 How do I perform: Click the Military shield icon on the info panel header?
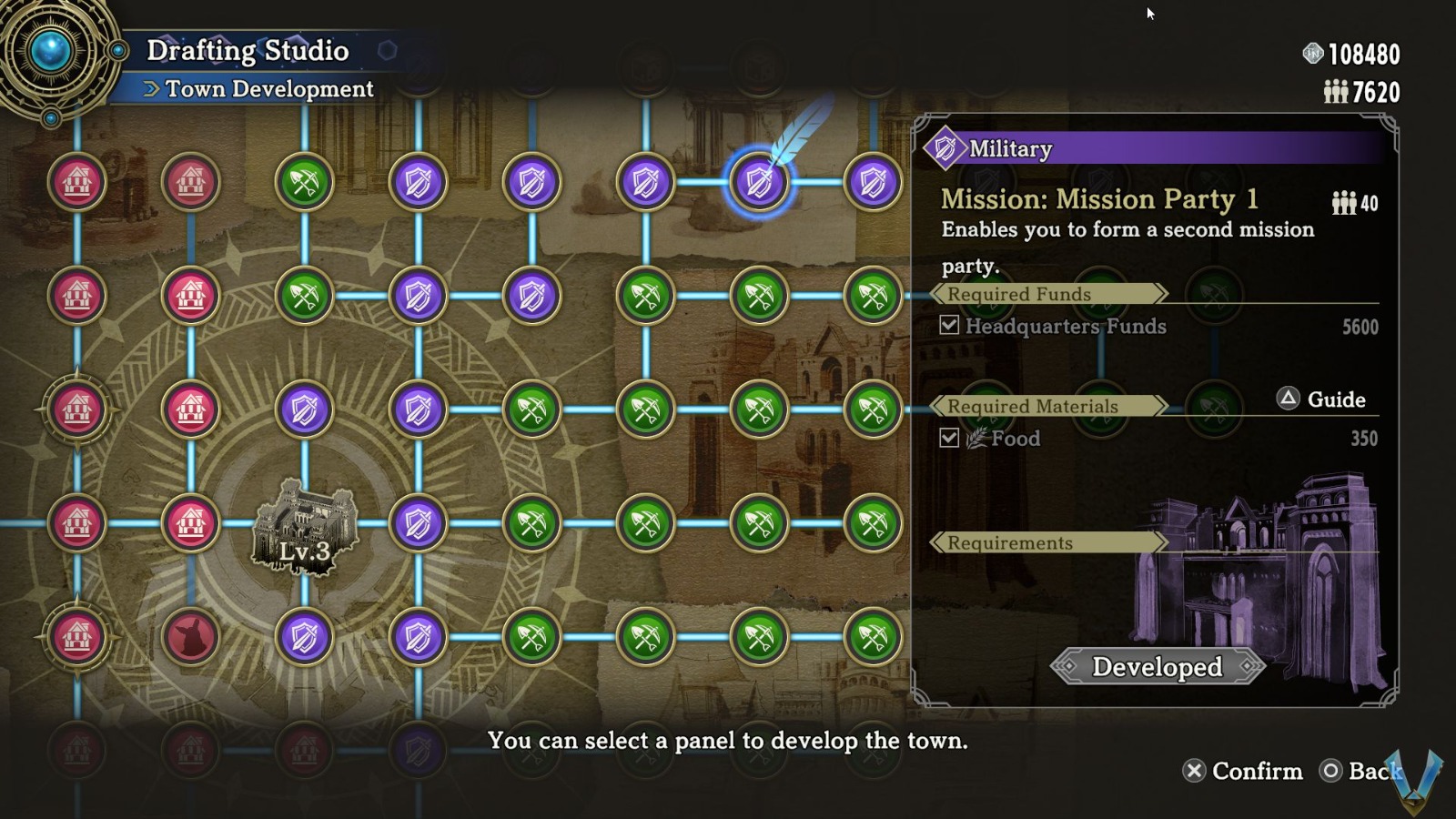(946, 147)
